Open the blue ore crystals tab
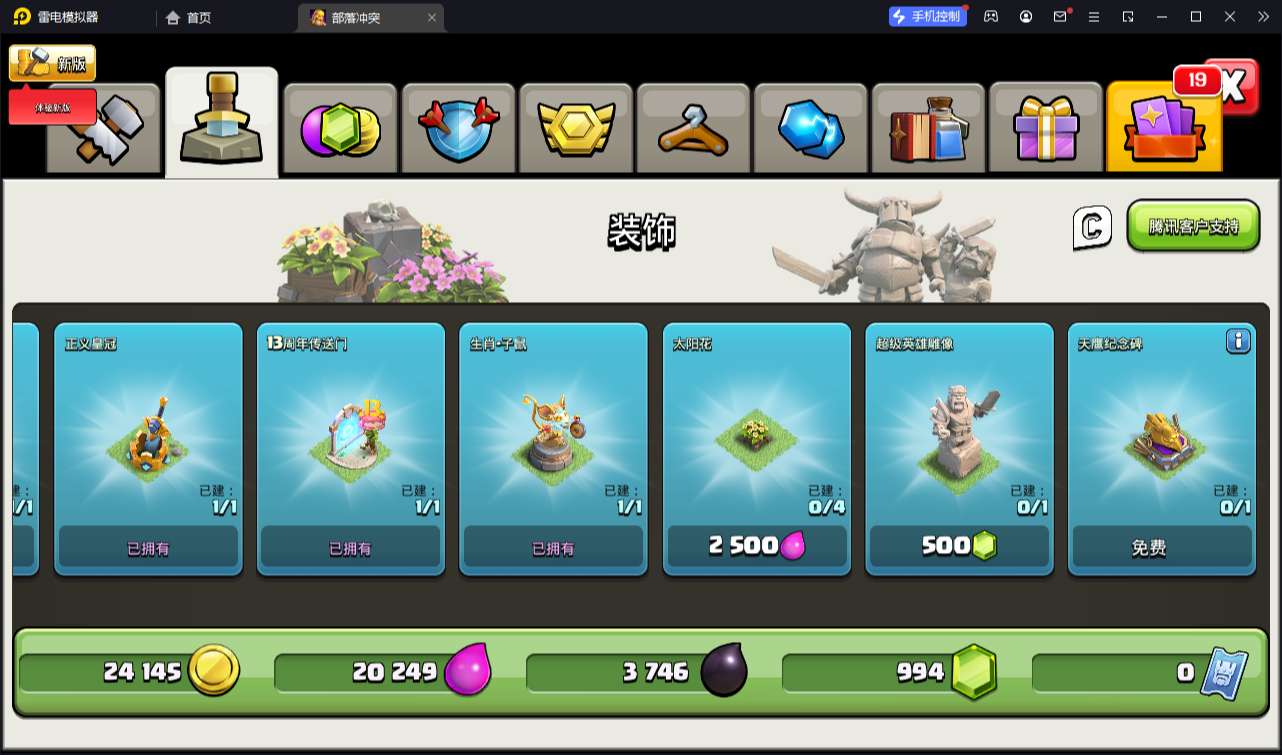Screen dimensions: 1282x755 [811, 129]
